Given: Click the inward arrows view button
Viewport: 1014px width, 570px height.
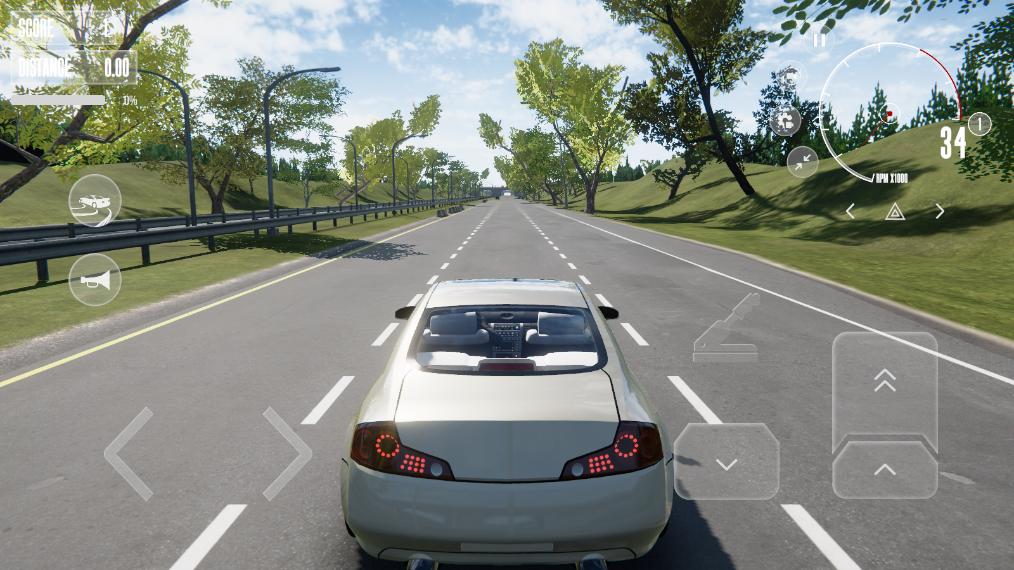Looking at the screenshot, I should coord(802,162).
